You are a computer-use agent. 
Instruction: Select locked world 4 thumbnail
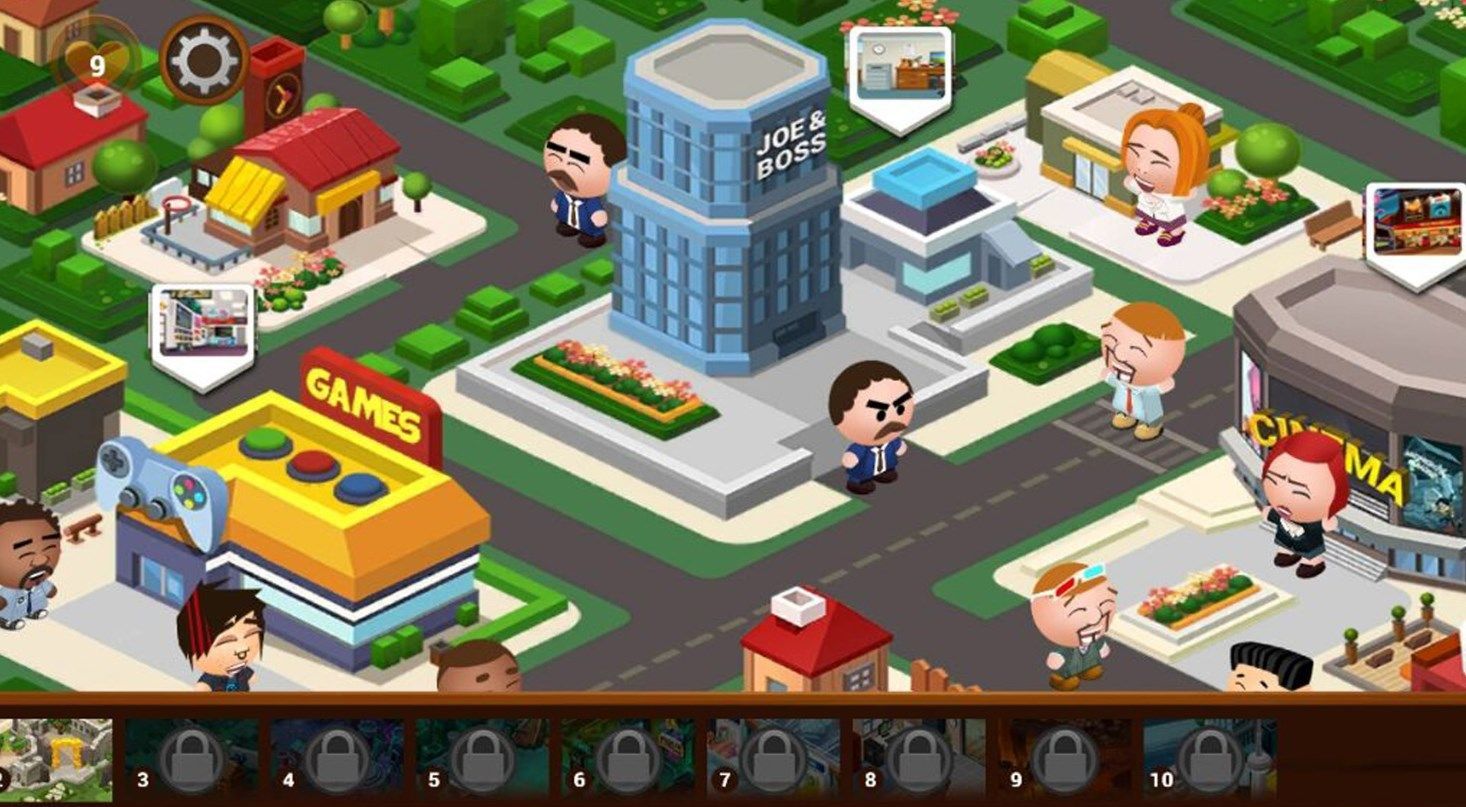337,760
